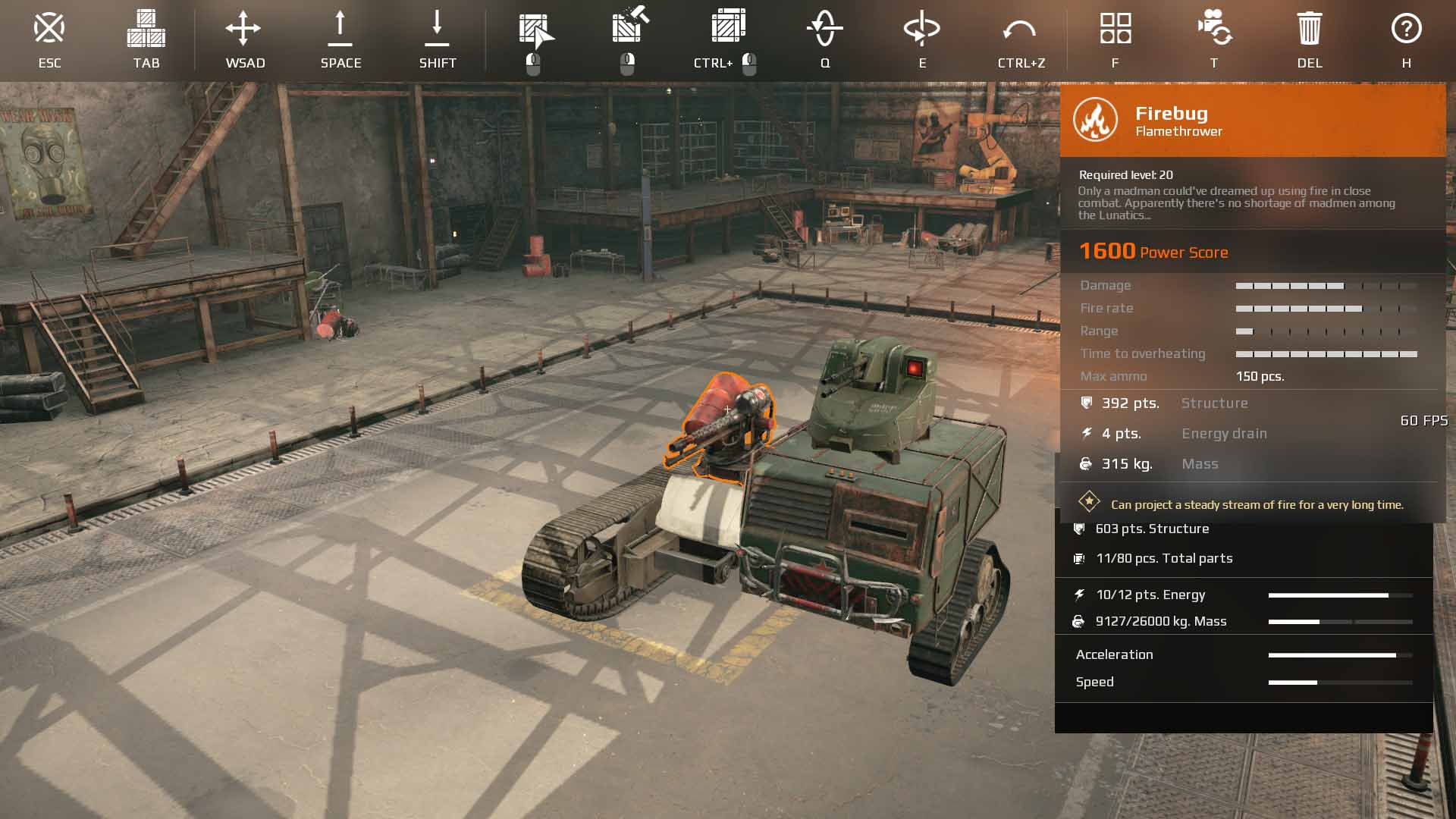
Task: Open the parts storage boxes icon
Action: click(146, 29)
